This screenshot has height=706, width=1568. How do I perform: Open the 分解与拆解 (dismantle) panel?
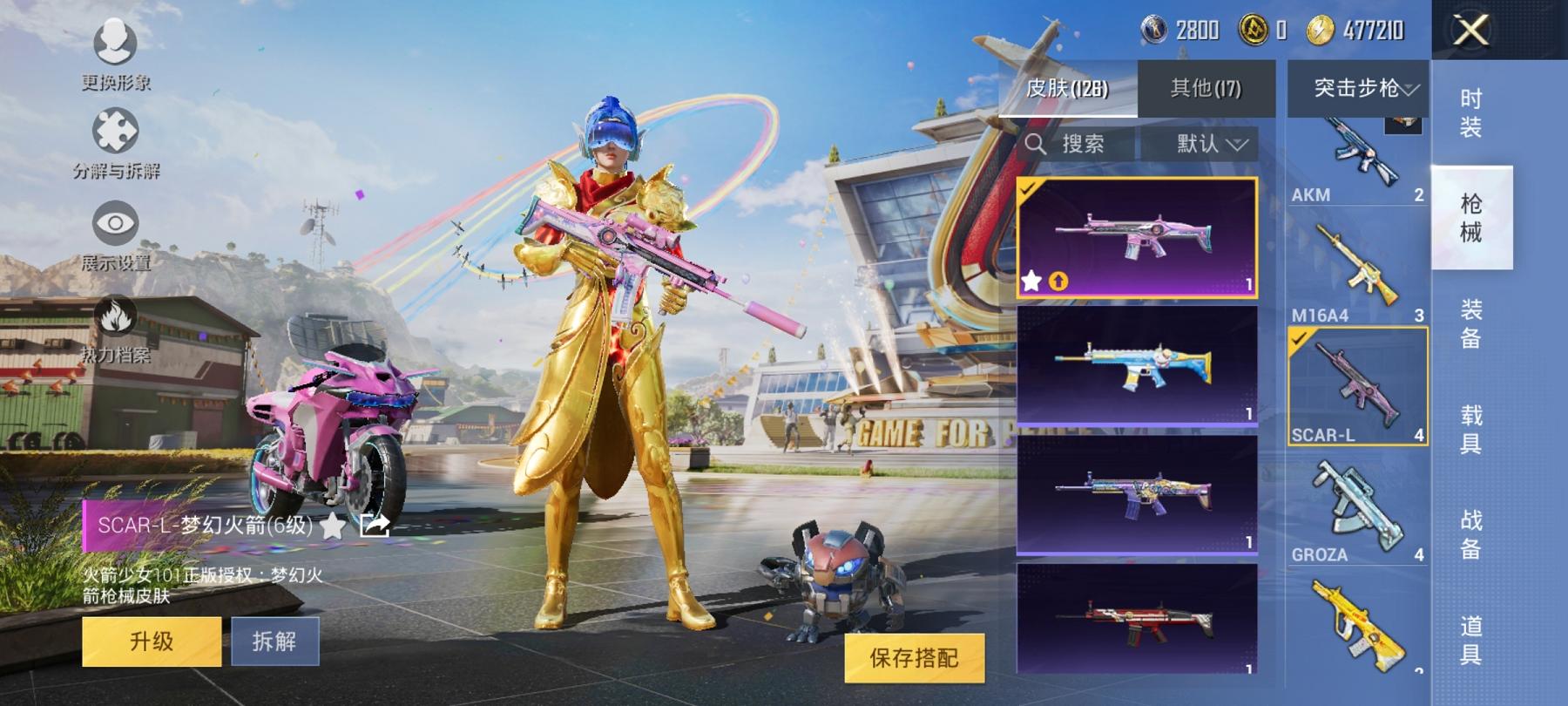click(114, 139)
